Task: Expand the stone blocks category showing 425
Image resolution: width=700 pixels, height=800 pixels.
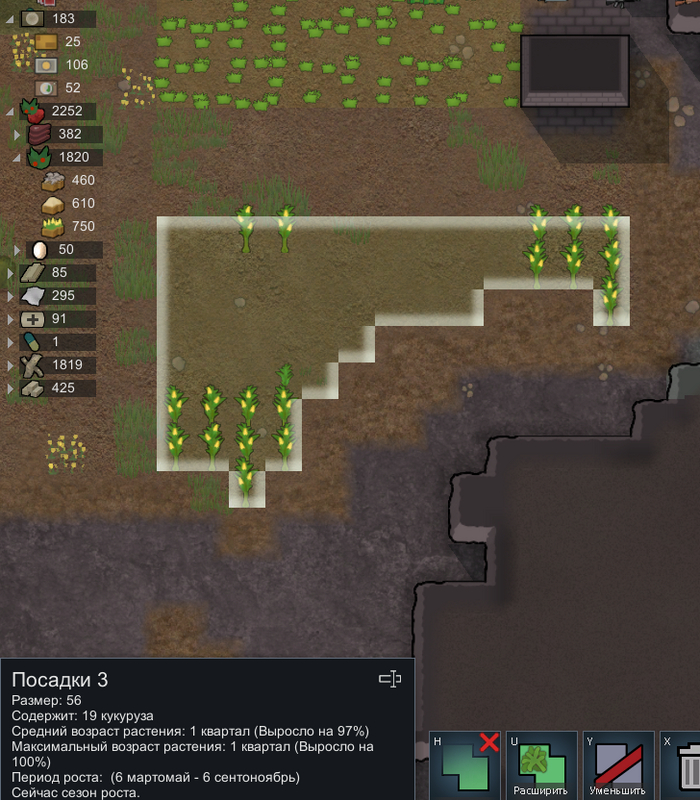Action: [10, 388]
